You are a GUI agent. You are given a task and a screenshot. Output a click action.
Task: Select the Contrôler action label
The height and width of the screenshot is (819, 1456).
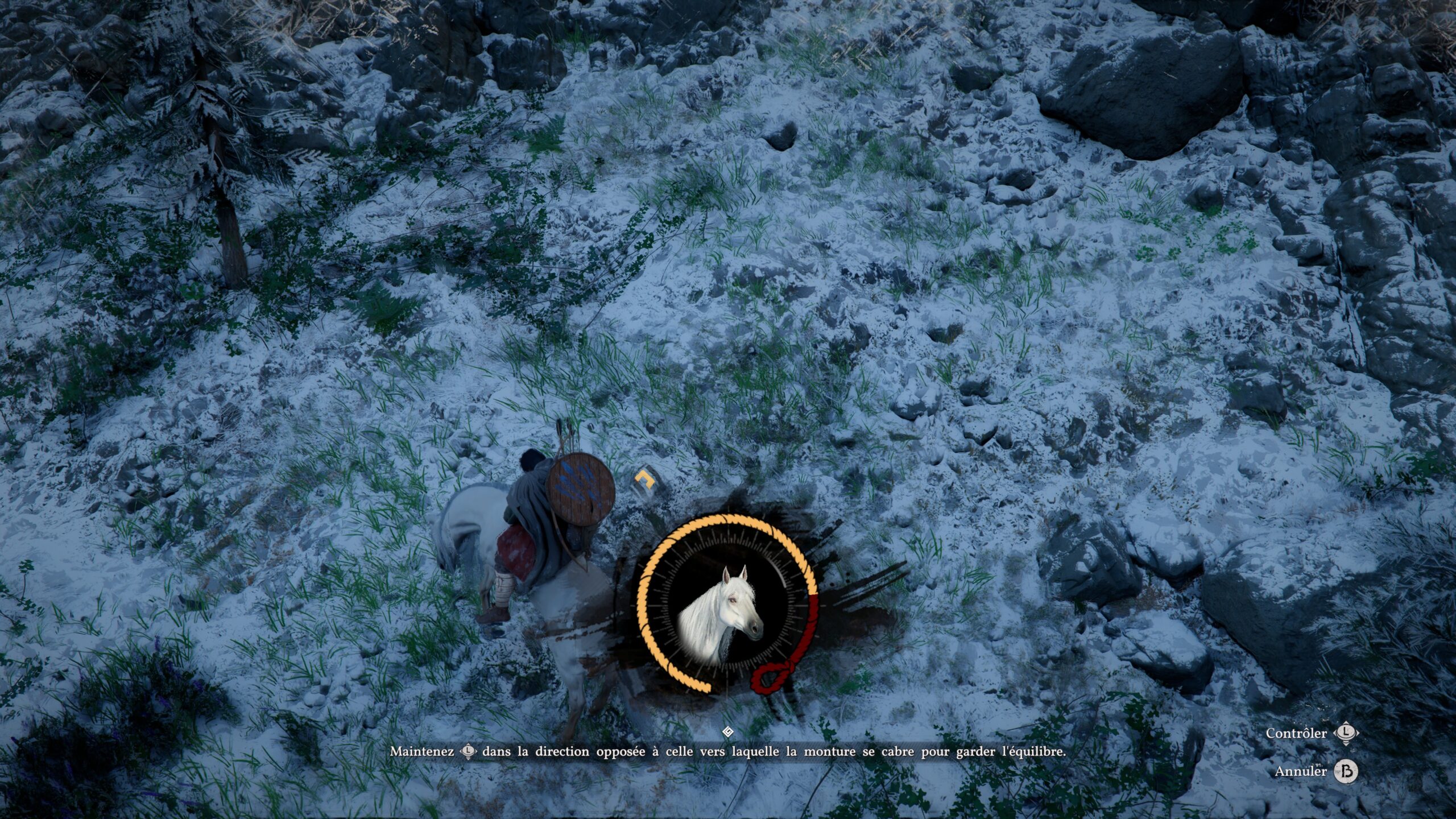(x=1296, y=734)
